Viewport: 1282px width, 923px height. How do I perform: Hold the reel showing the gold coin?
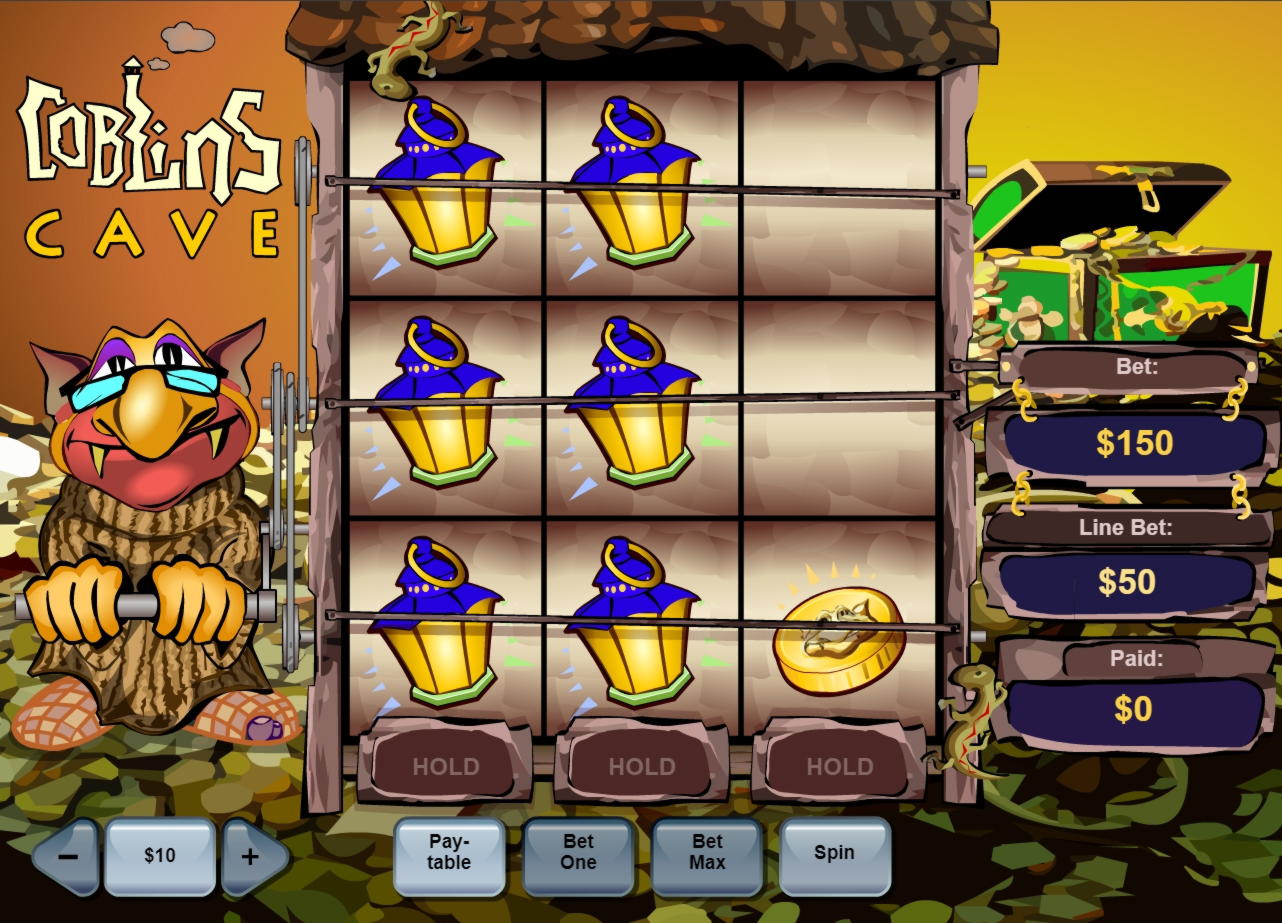click(839, 767)
